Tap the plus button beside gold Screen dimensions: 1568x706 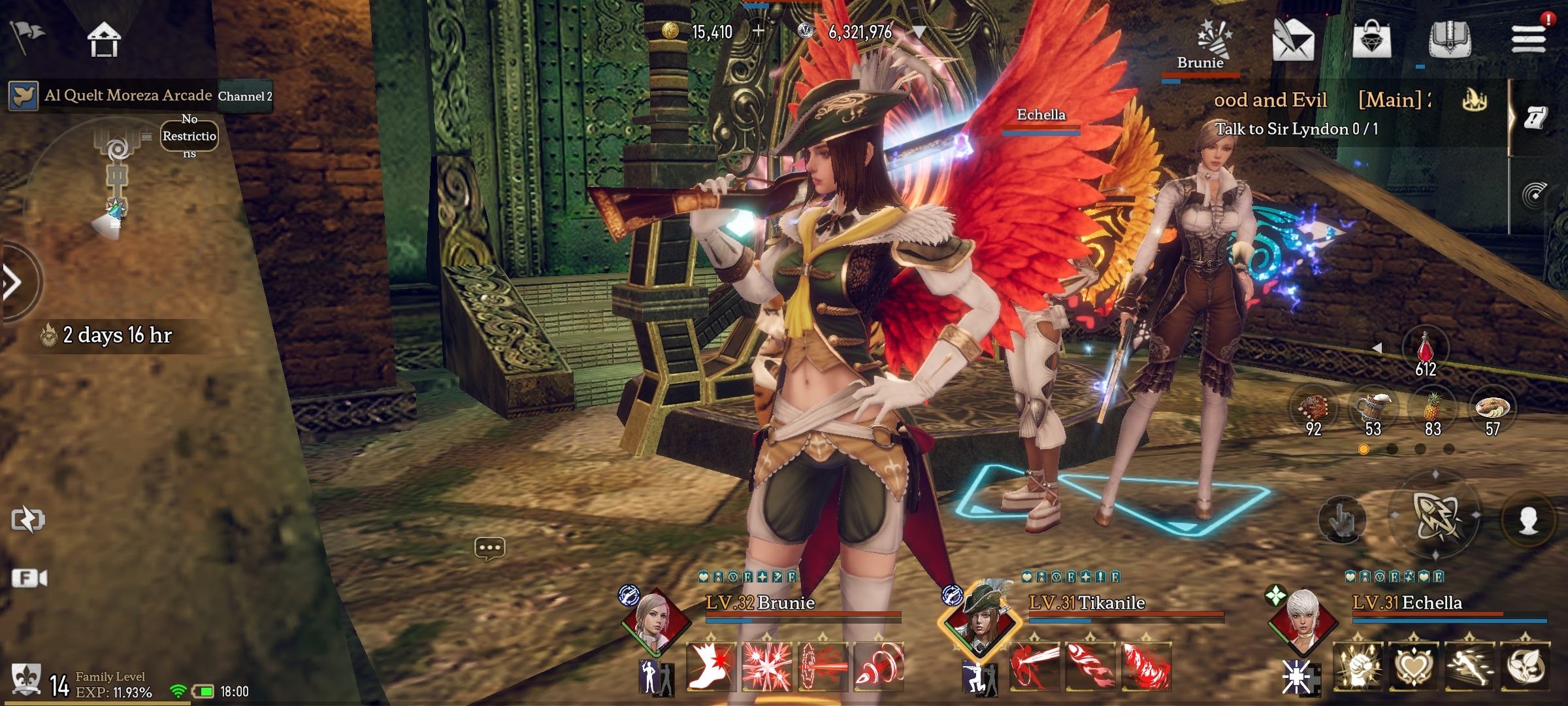point(758,31)
